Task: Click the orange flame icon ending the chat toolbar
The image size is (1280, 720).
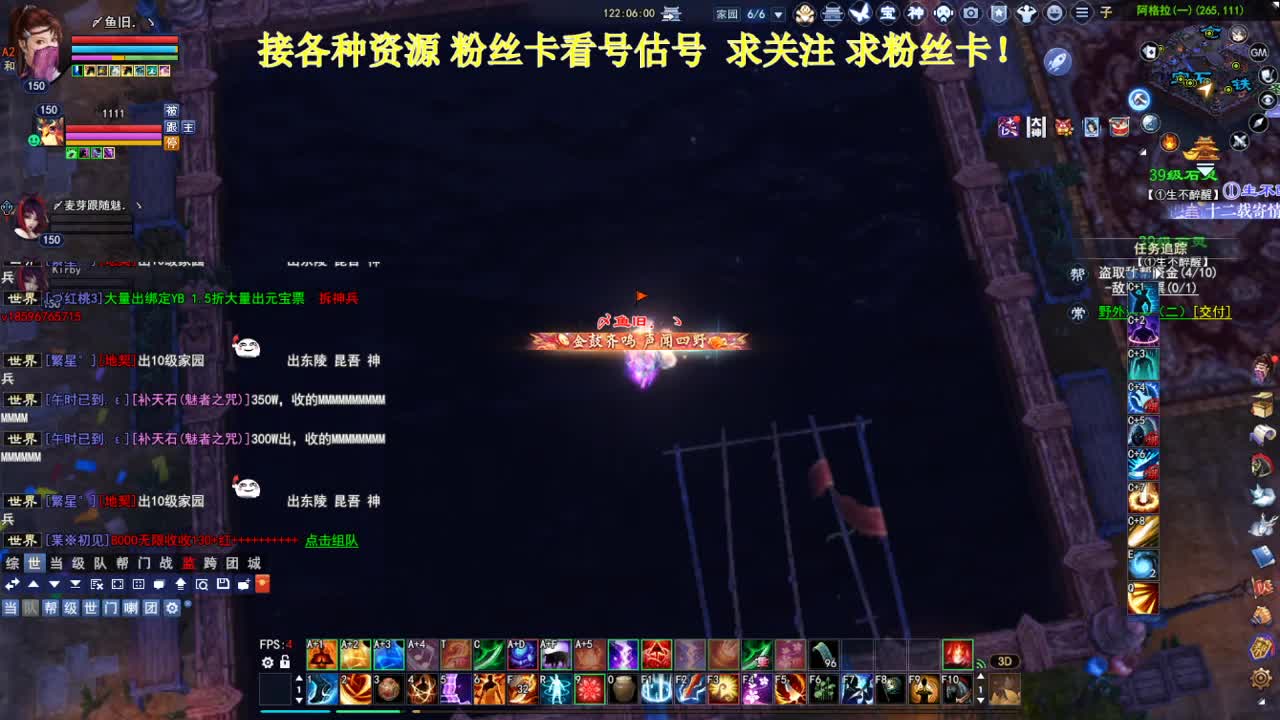Action: (x=262, y=585)
